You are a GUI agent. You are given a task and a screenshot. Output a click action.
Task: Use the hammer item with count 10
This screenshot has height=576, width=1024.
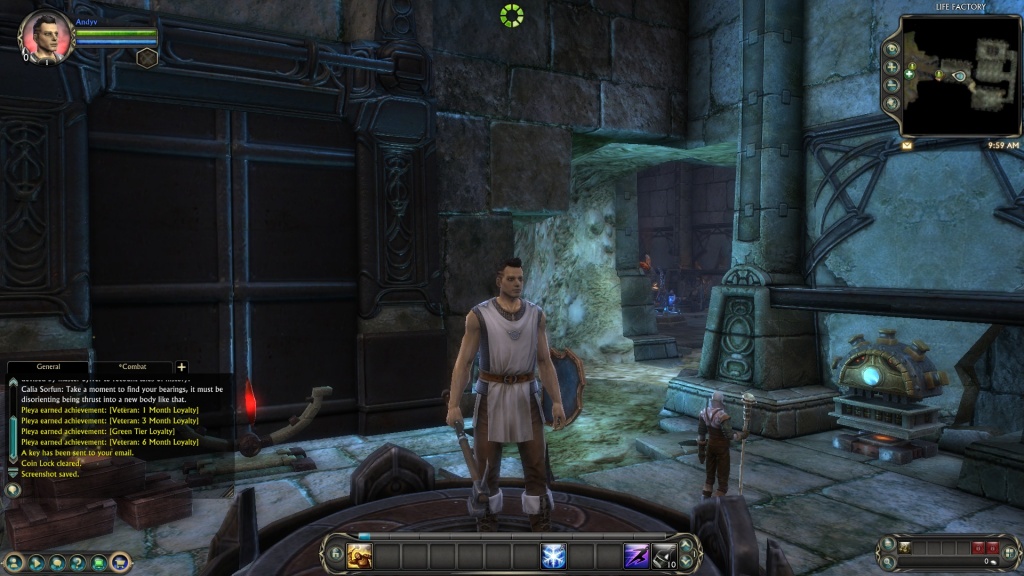[x=663, y=555]
